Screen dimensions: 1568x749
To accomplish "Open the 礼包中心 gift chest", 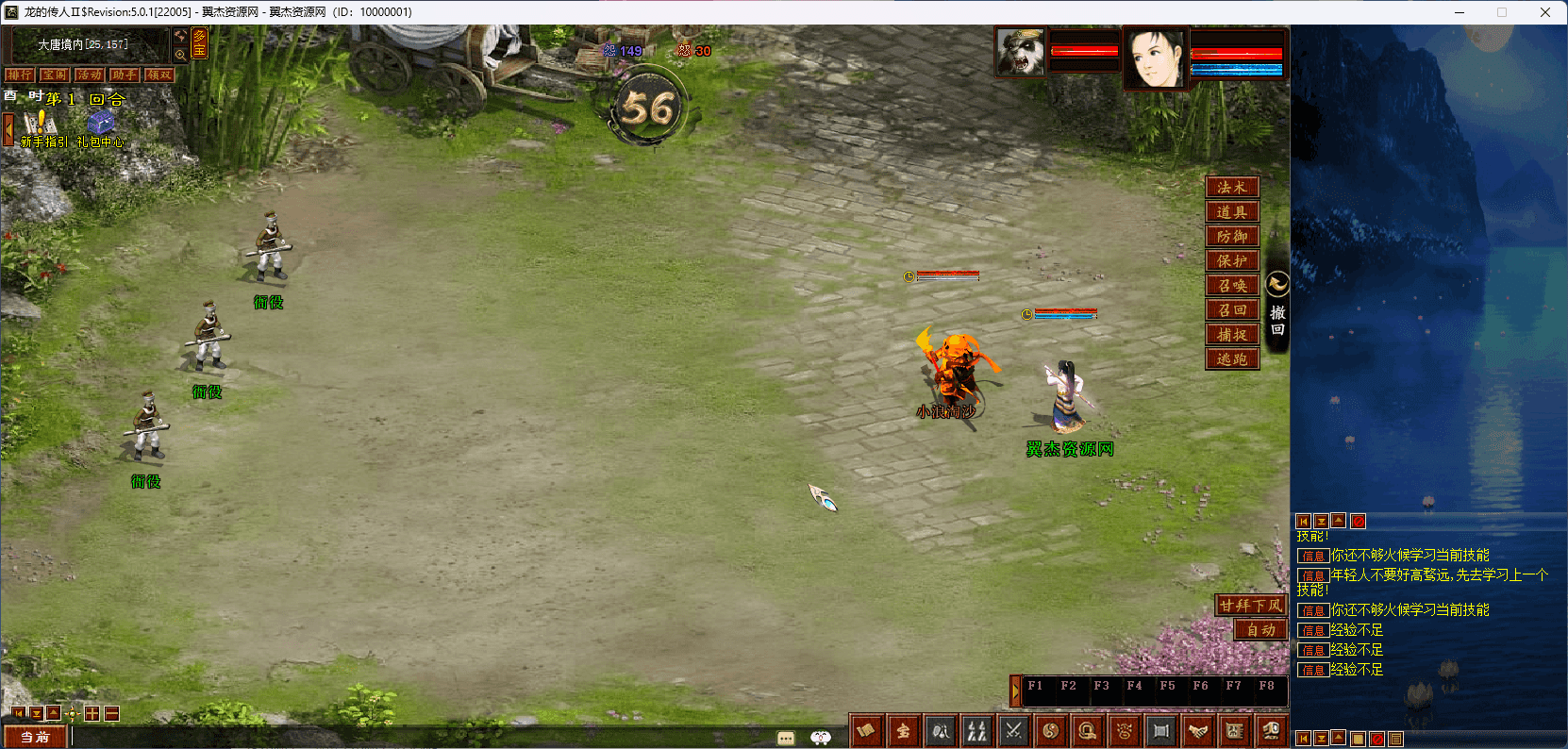I will 101,125.
